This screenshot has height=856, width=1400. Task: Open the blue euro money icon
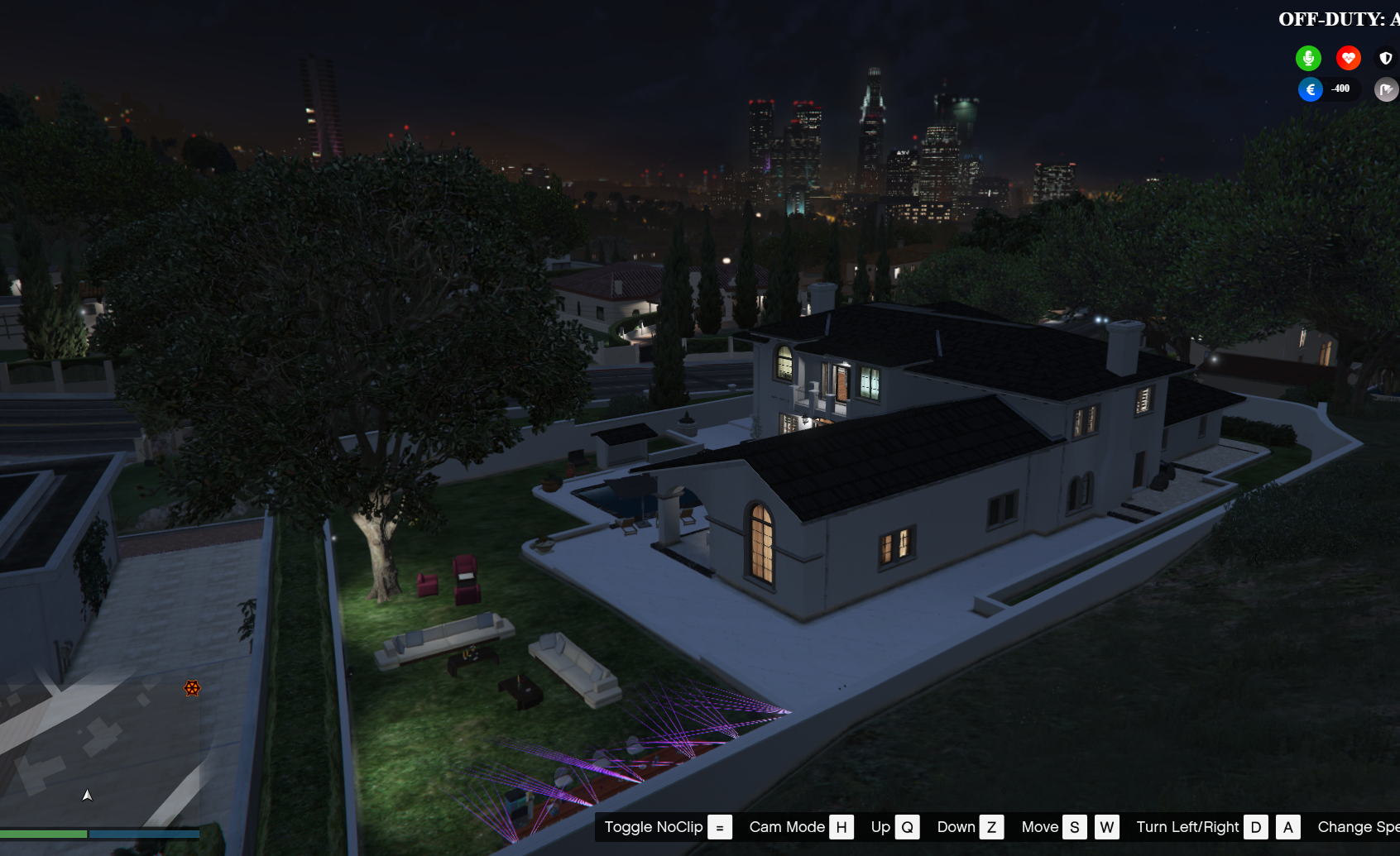click(x=1310, y=89)
